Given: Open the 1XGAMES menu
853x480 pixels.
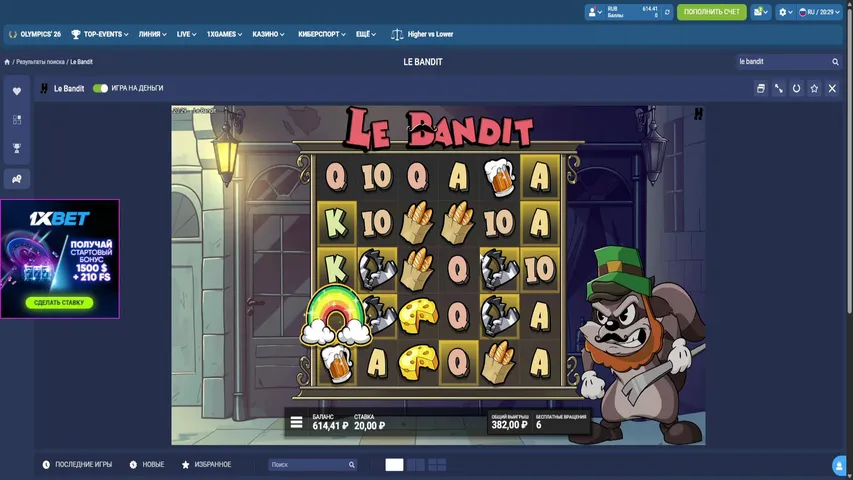Looking at the screenshot, I should click(x=224, y=34).
